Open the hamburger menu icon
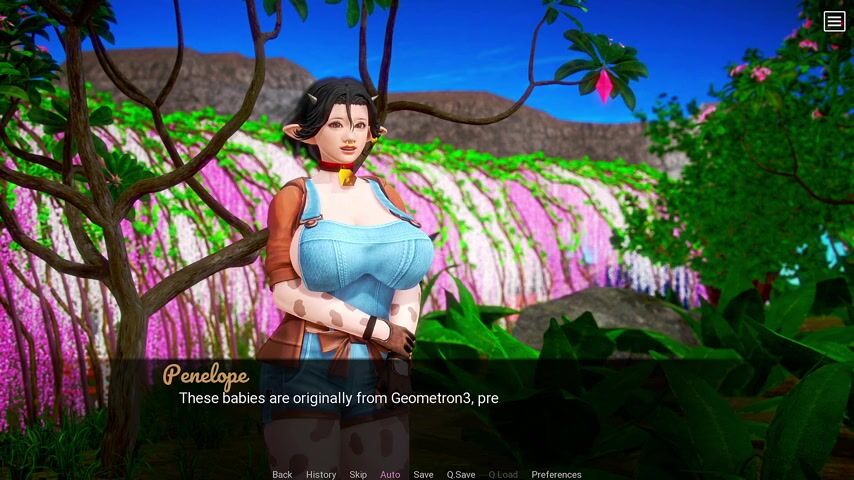This screenshot has width=854, height=480. (834, 21)
